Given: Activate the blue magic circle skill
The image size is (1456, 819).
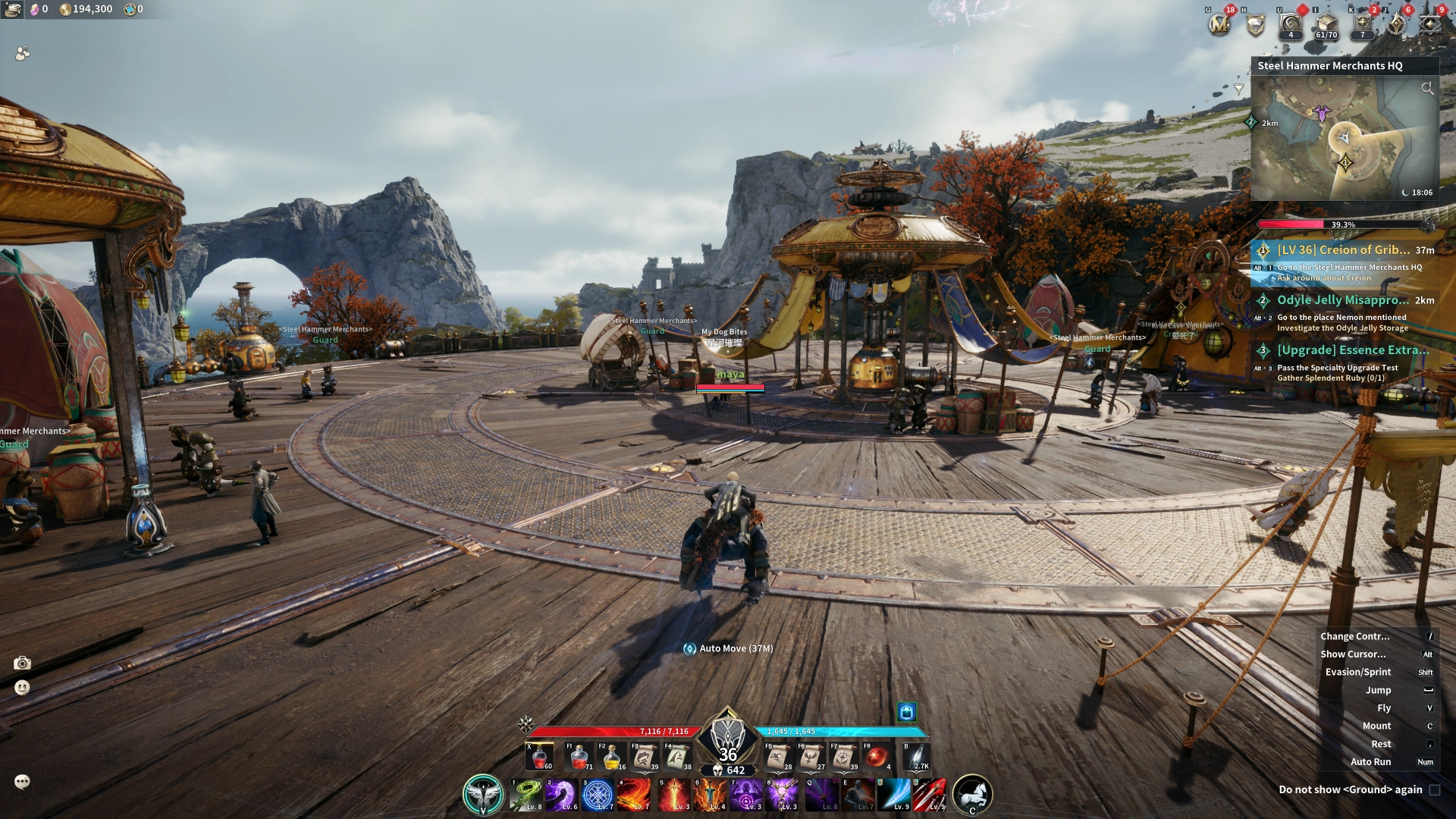Looking at the screenshot, I should click(x=598, y=795).
